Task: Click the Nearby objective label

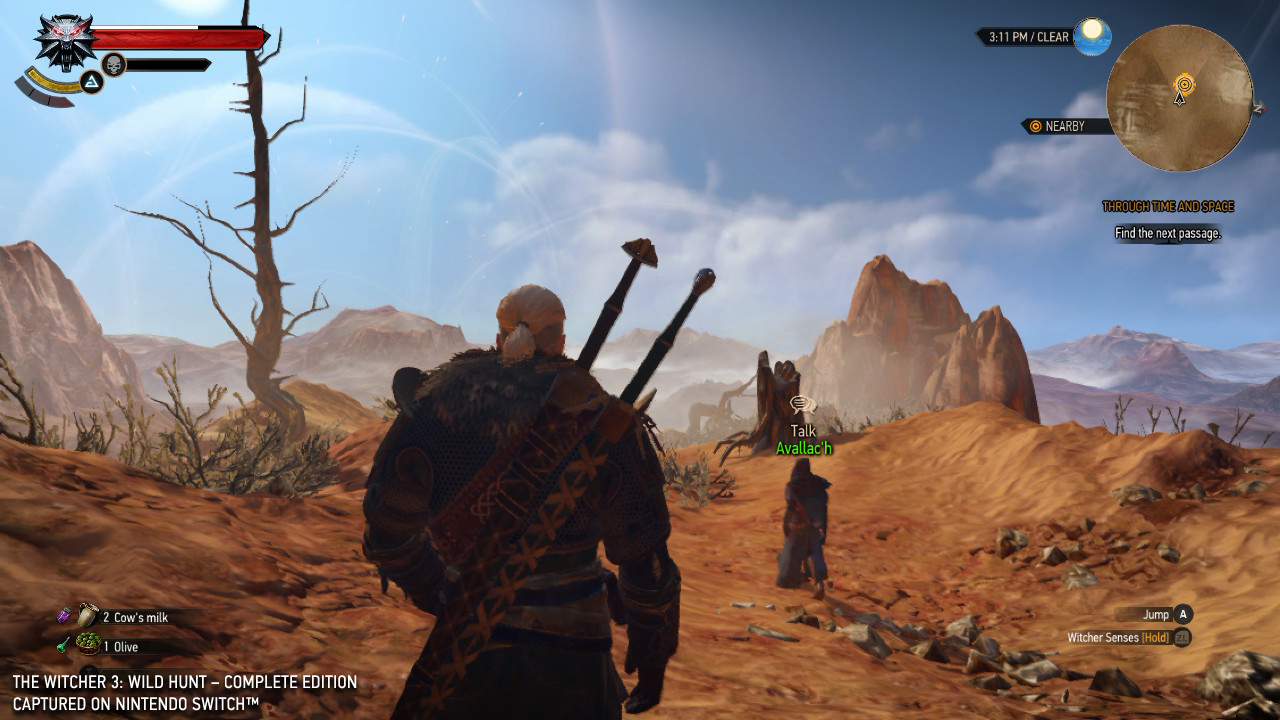Action: 1065,126
